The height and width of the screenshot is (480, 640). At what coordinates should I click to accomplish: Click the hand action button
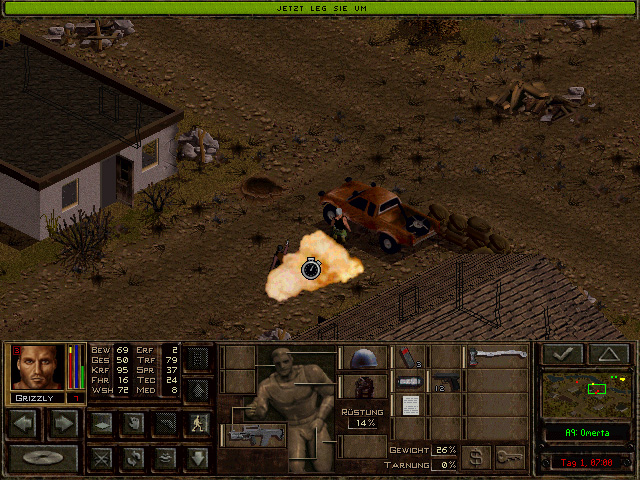click(132, 423)
